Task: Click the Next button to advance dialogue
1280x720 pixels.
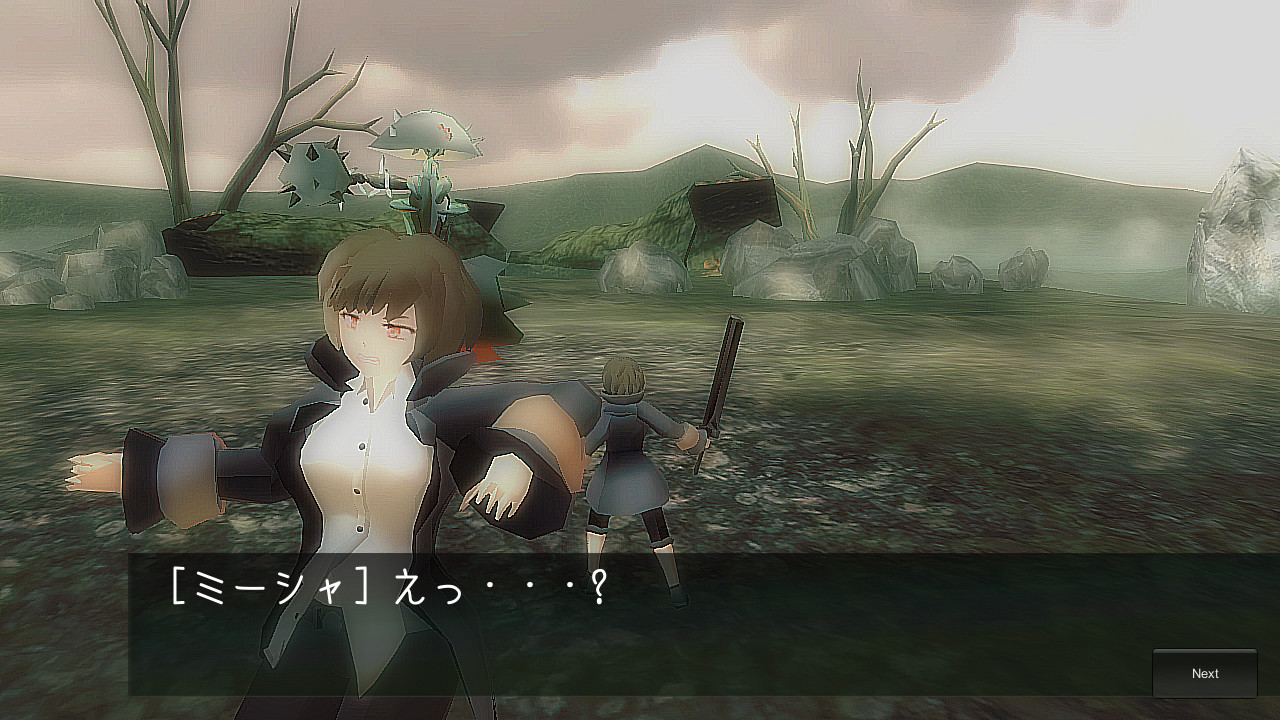Action: 1205,673
